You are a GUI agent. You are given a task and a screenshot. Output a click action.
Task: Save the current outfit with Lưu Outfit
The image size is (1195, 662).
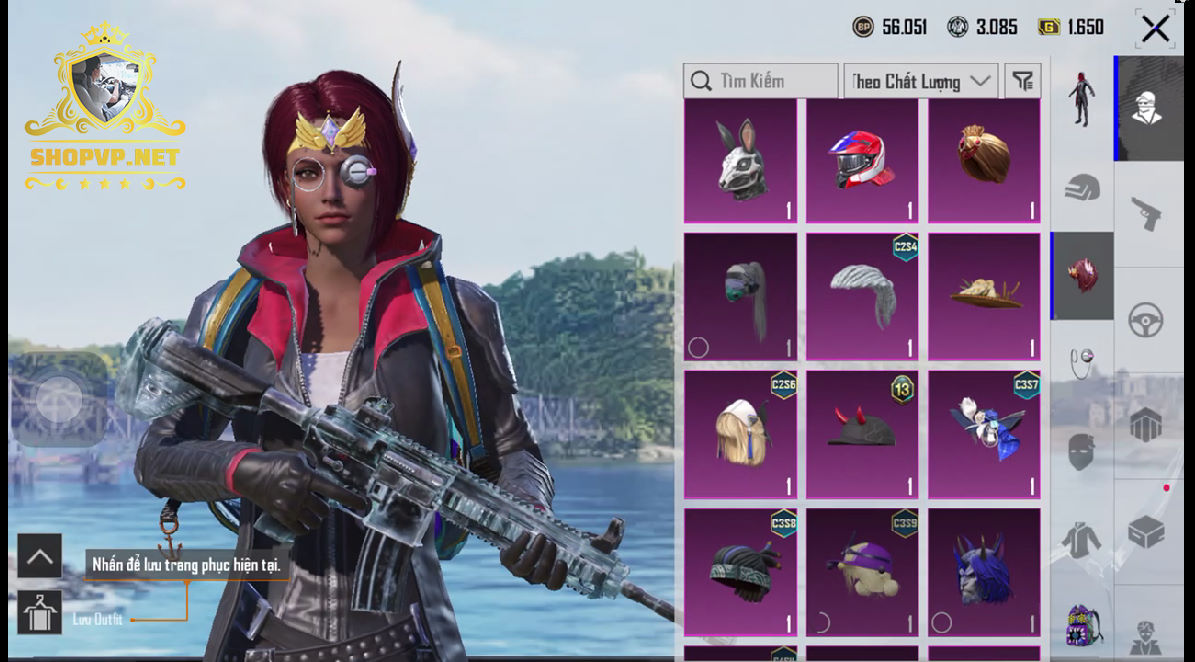coord(40,613)
